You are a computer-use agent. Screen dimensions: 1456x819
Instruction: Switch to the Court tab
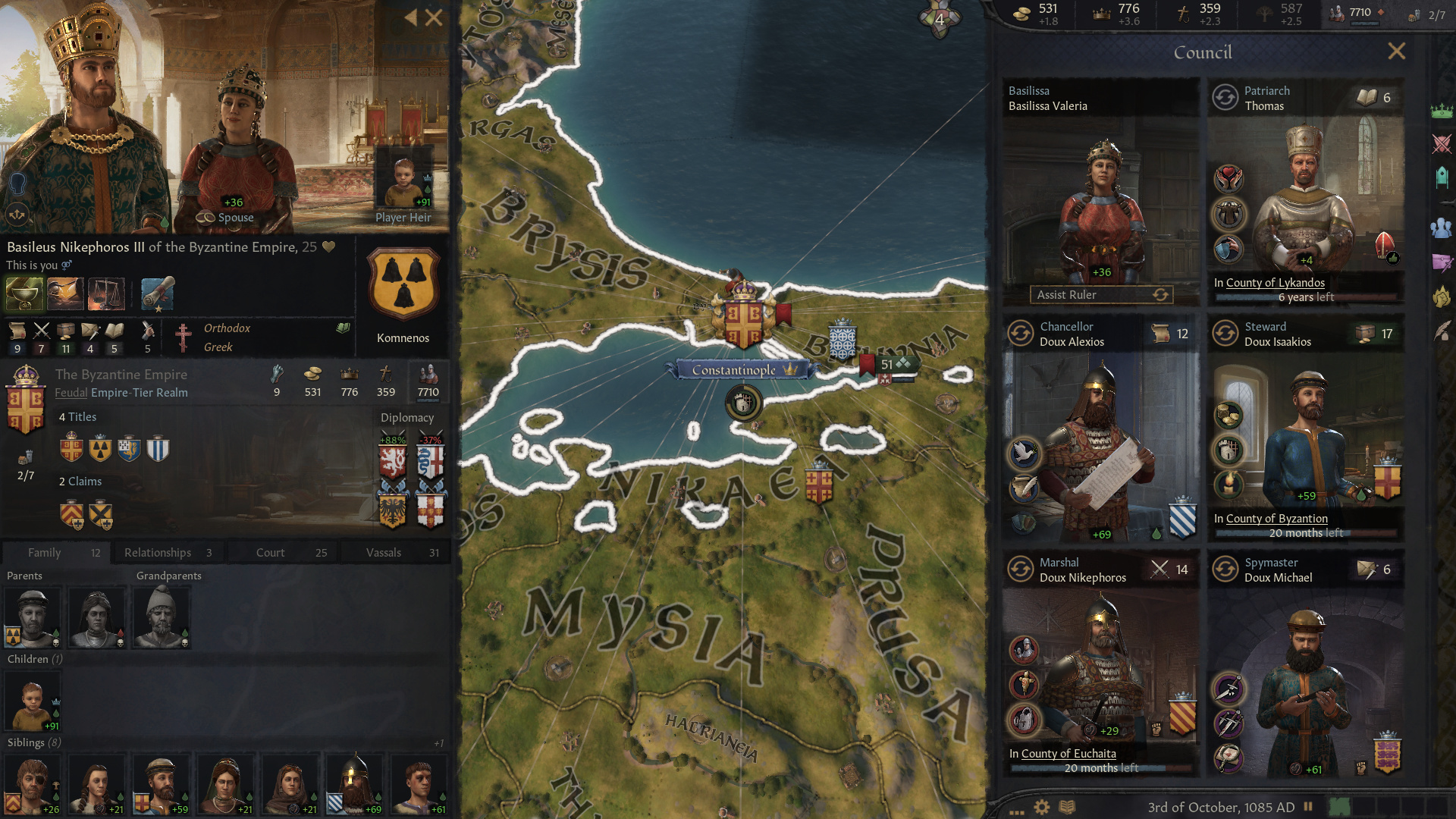tap(282, 552)
